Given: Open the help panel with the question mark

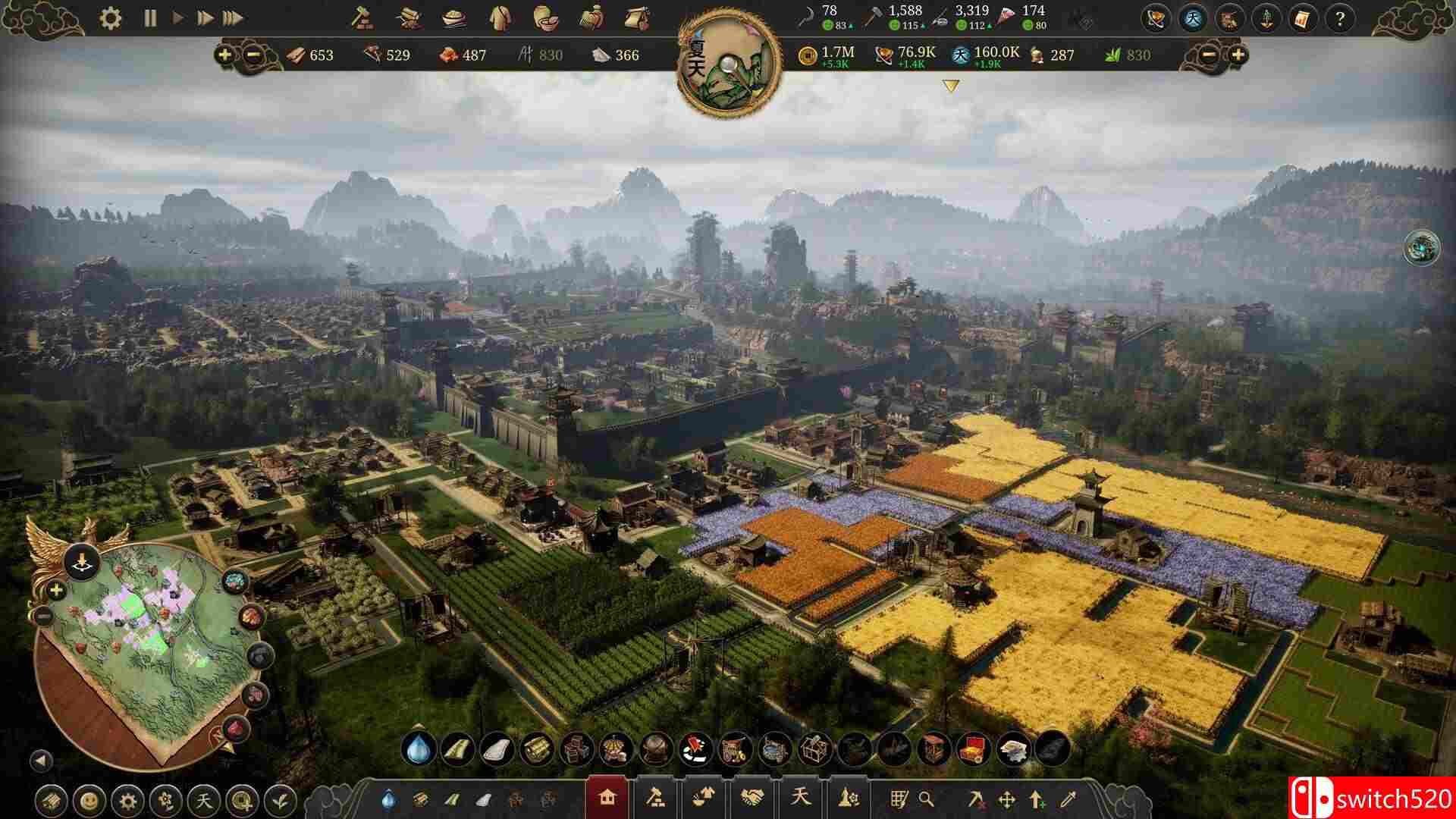Looking at the screenshot, I should coord(1341,20).
